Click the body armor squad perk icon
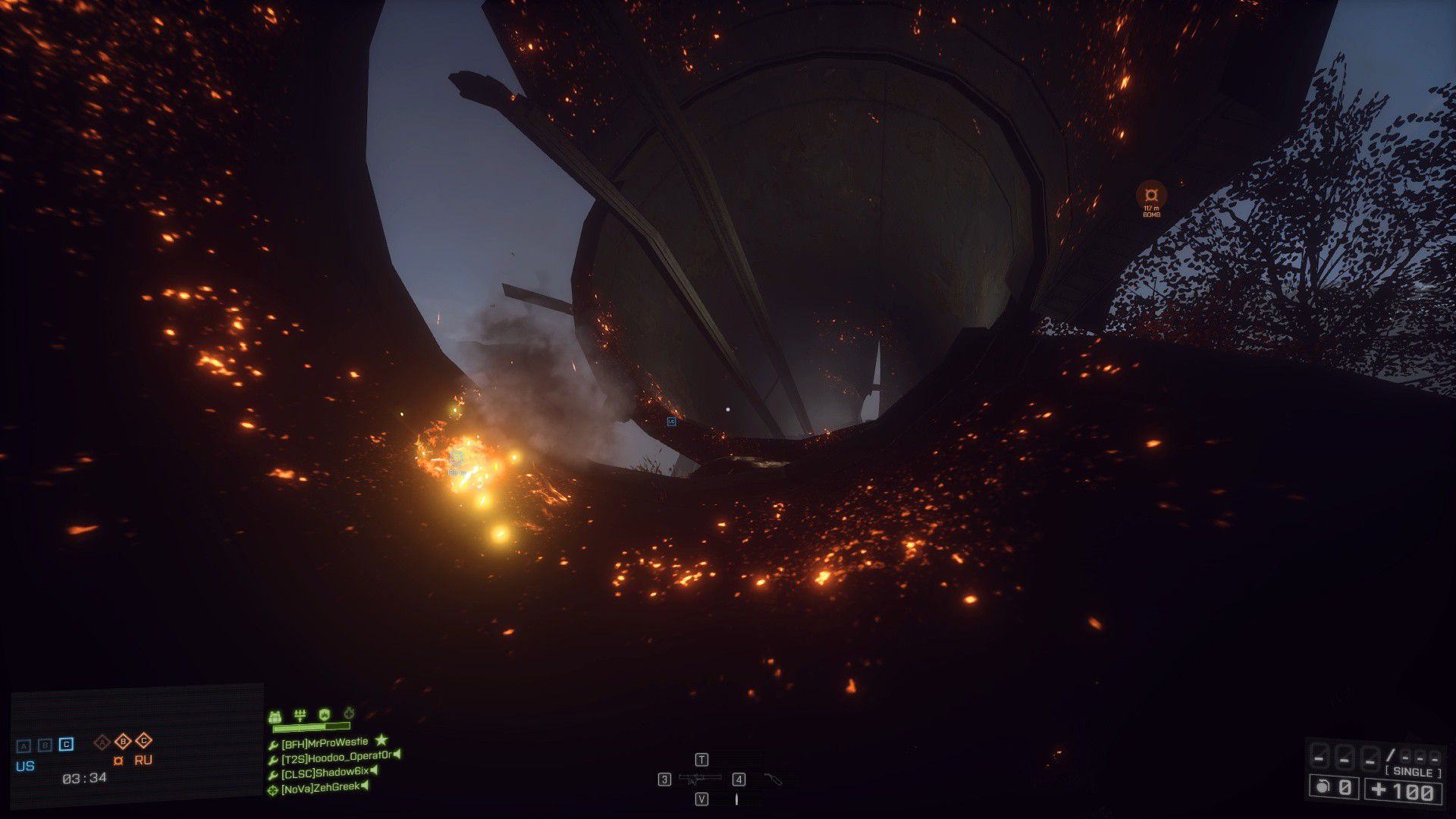This screenshot has height=819, width=1456. pos(275,715)
